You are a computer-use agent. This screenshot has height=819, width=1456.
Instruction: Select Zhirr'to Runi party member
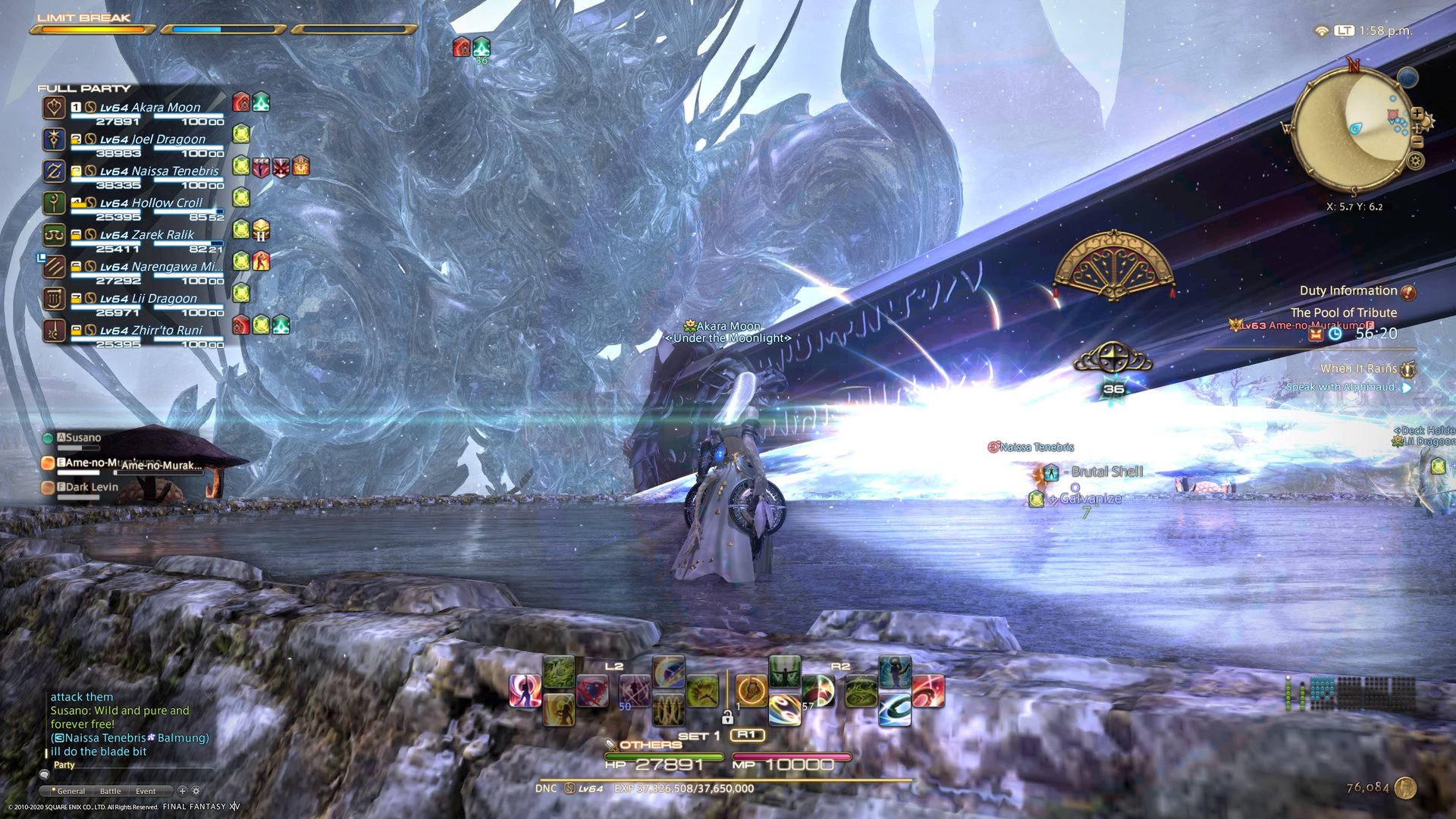point(152,331)
